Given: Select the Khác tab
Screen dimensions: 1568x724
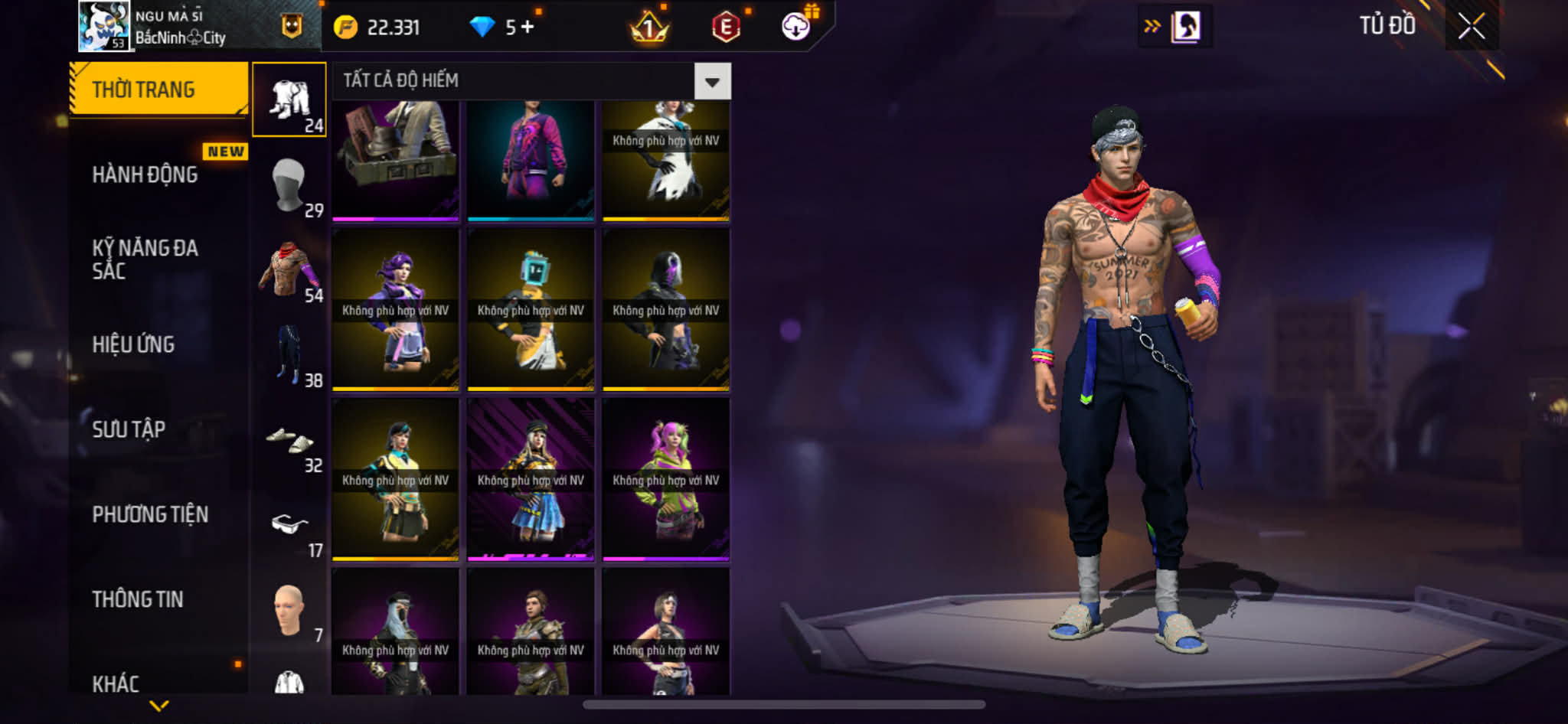Looking at the screenshot, I should pos(116,683).
